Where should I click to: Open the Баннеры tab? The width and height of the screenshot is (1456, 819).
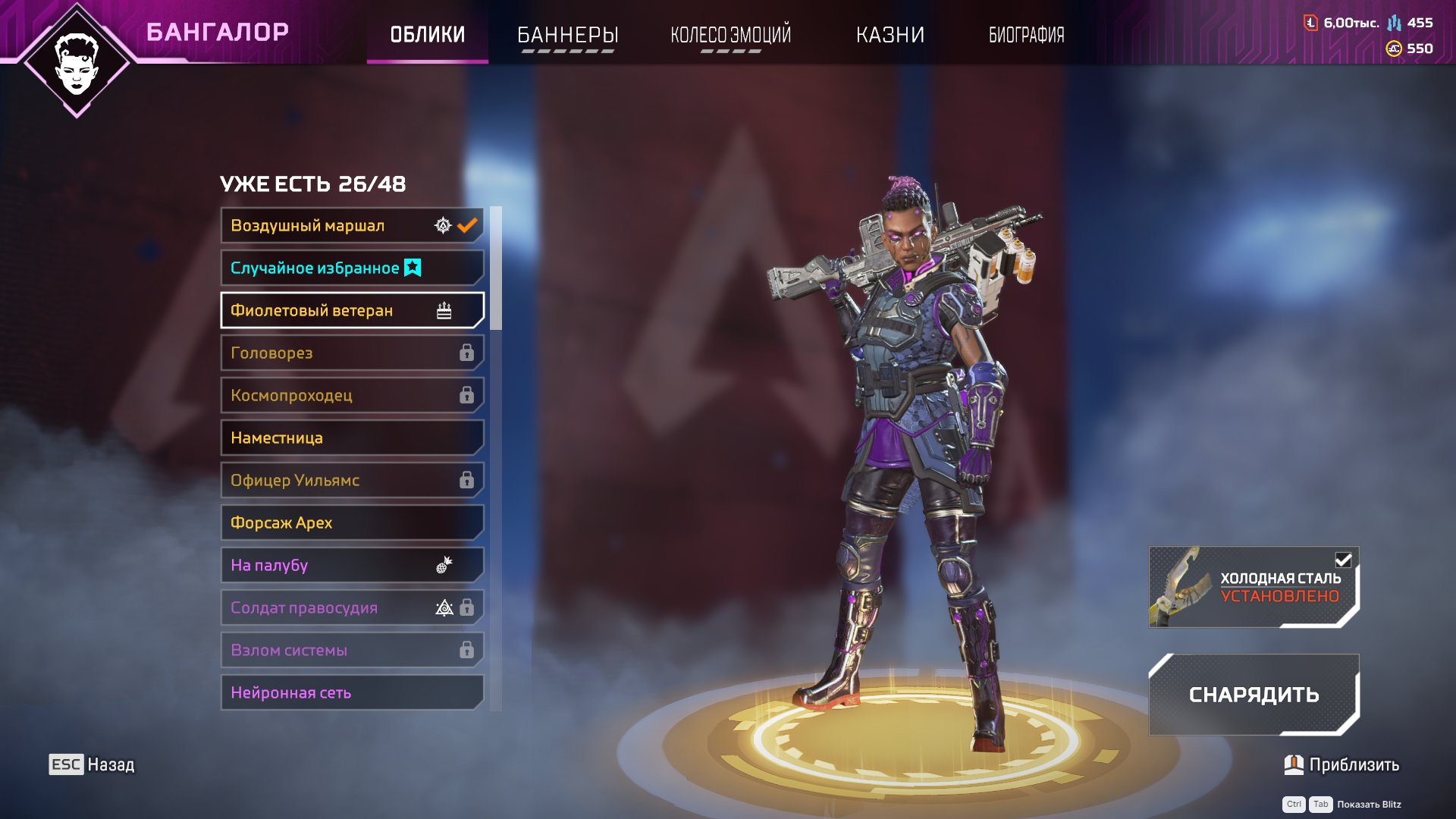(x=567, y=35)
